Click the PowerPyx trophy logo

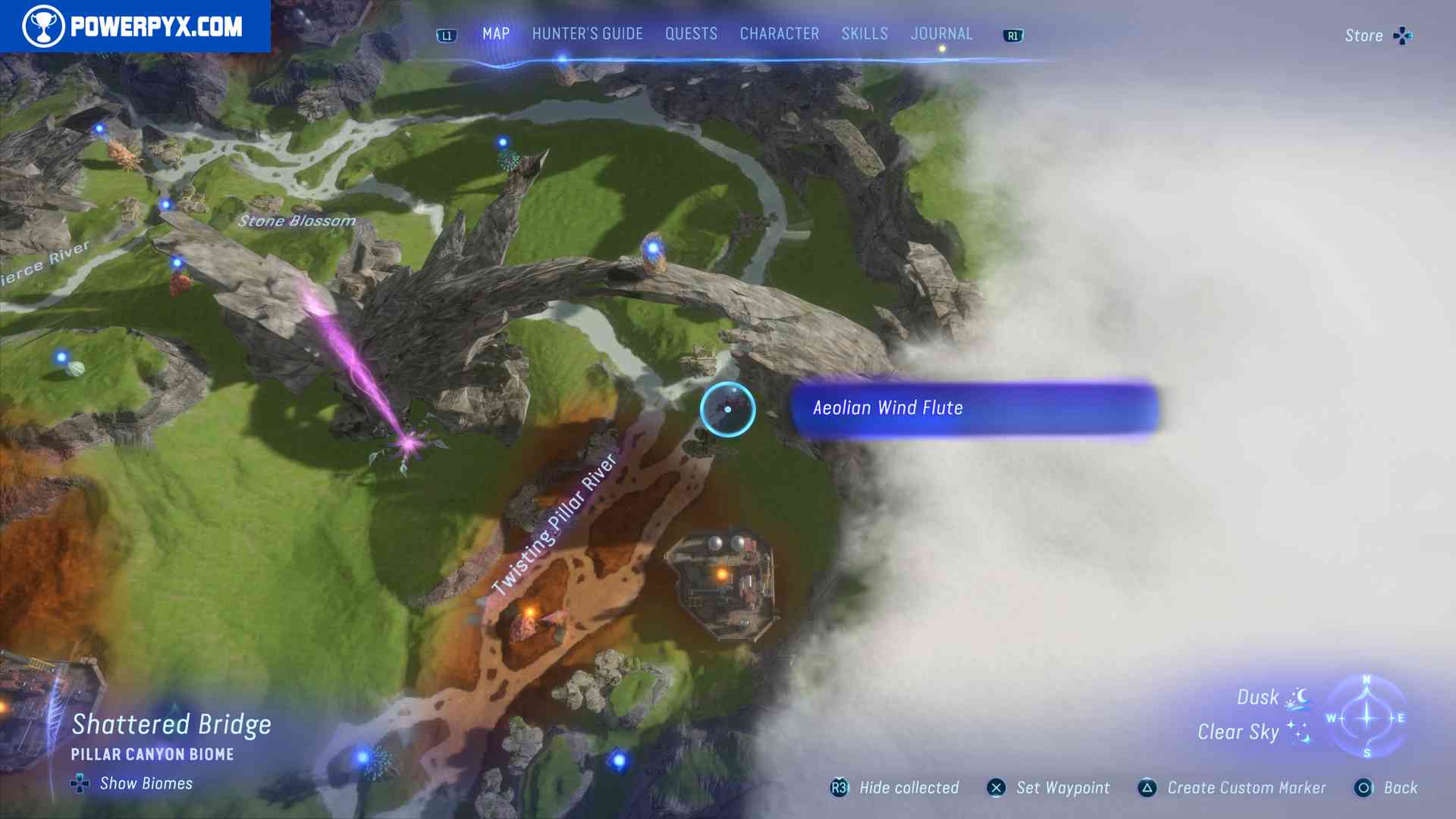pos(45,25)
